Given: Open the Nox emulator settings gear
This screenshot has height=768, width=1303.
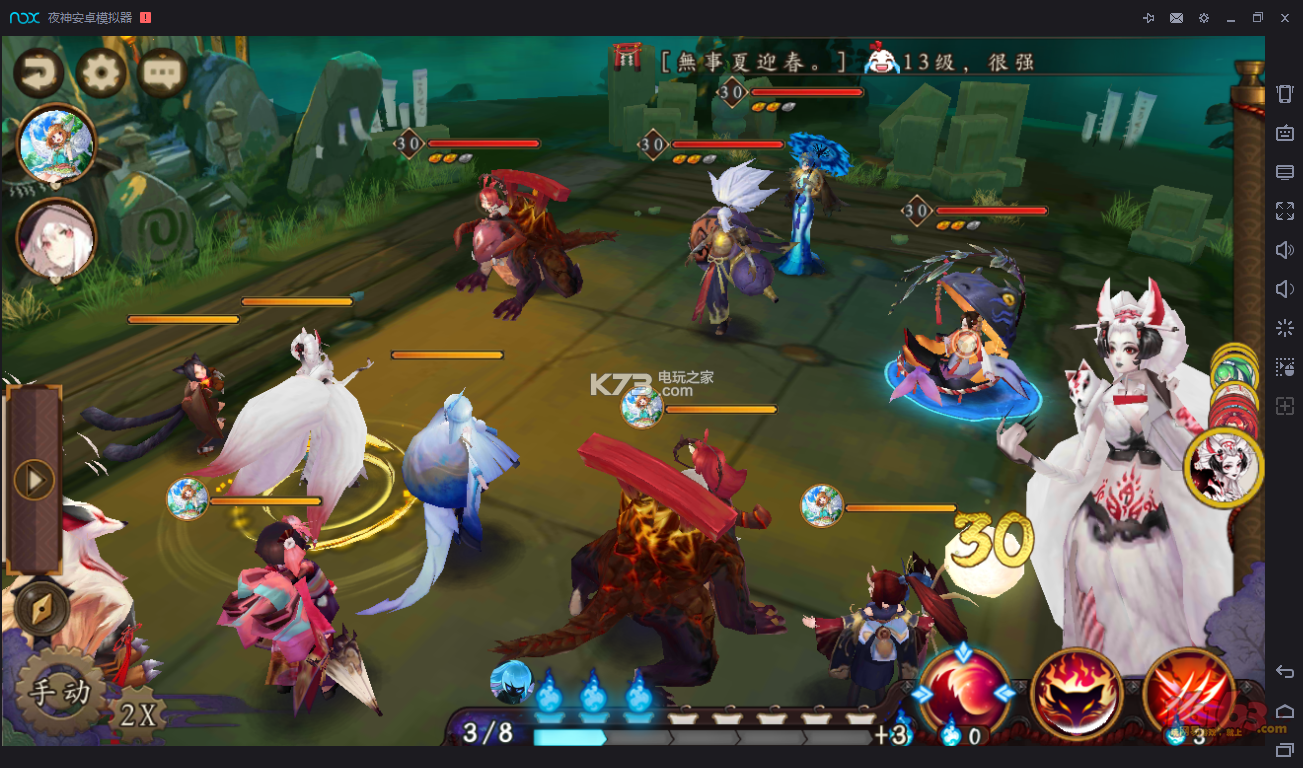Looking at the screenshot, I should pyautogui.click(x=1204, y=18).
